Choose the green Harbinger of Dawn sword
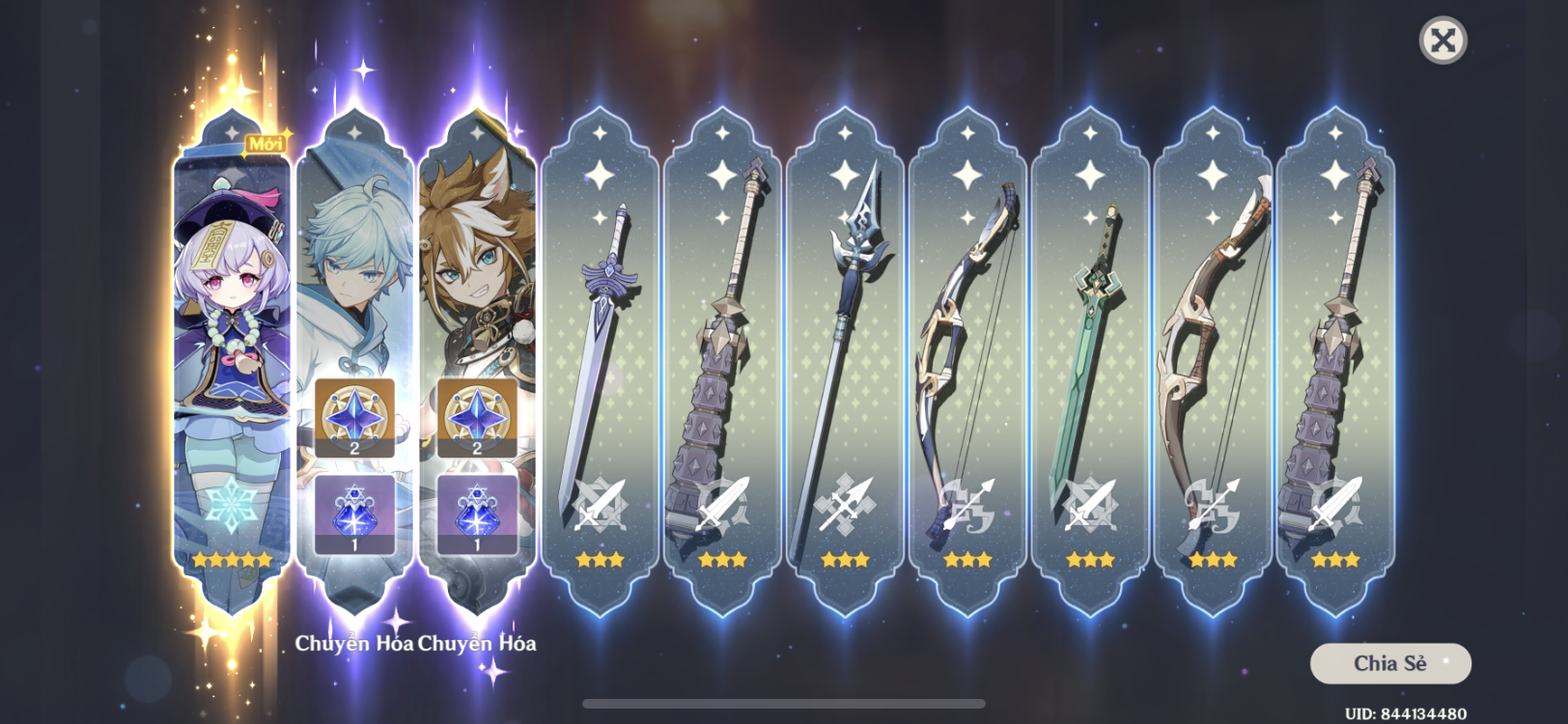 [1090, 367]
